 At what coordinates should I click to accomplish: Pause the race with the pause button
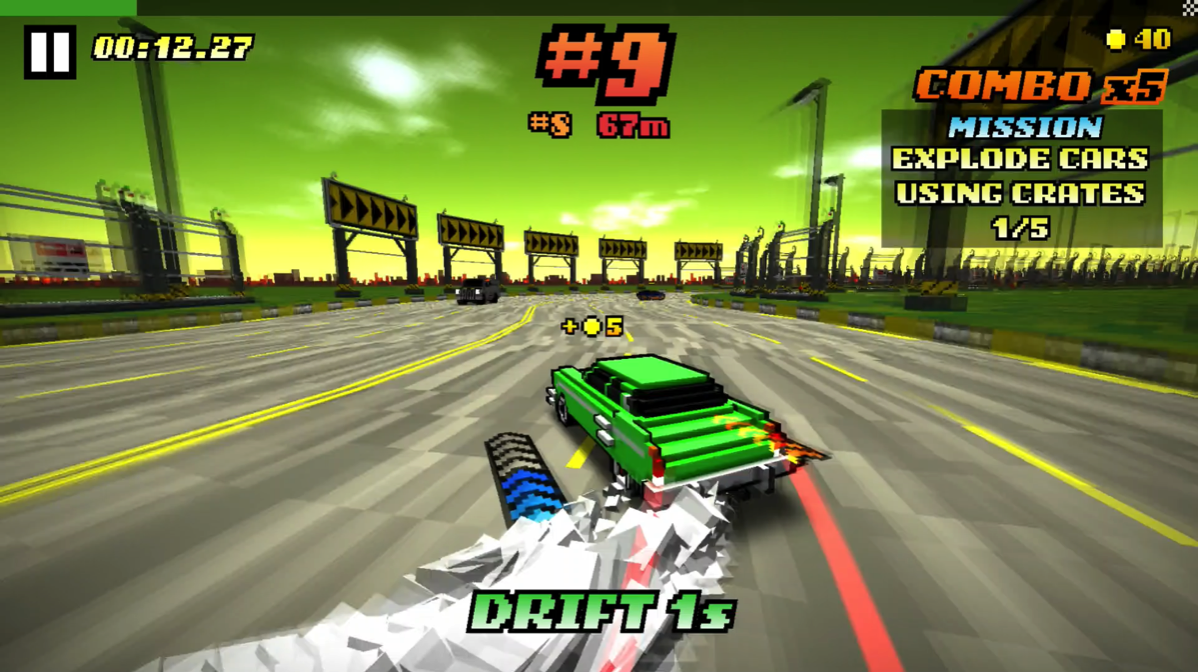[x=49, y=51]
